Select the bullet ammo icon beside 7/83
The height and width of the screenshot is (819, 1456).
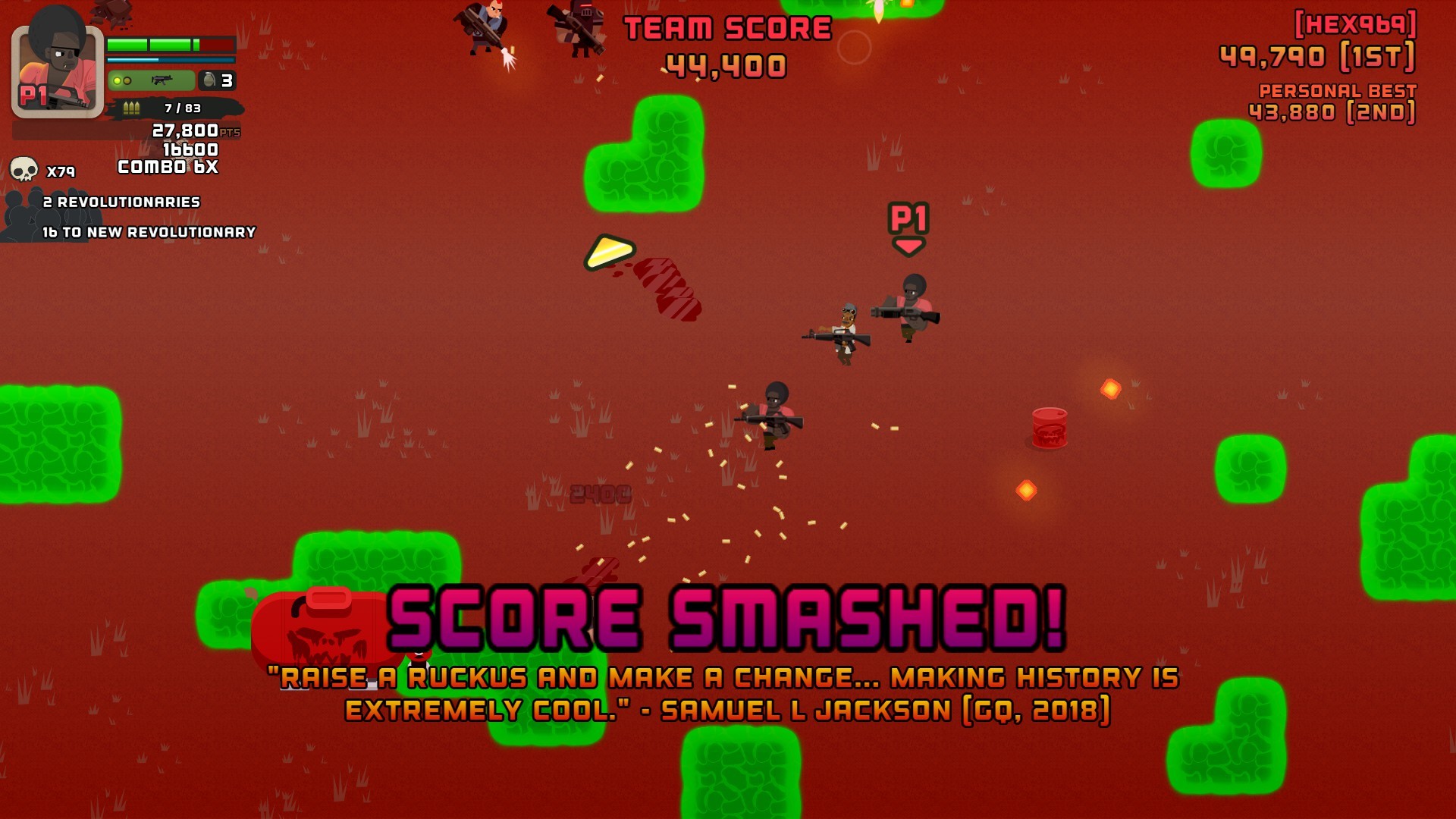(x=132, y=108)
